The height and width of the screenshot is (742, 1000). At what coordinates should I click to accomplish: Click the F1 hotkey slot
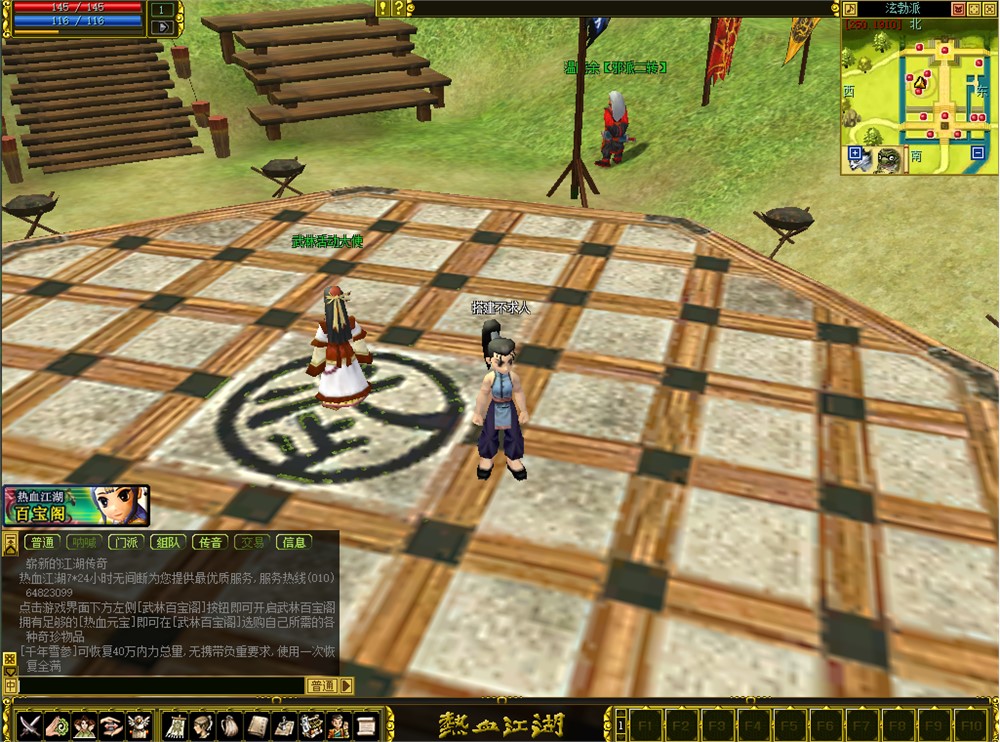[645, 724]
